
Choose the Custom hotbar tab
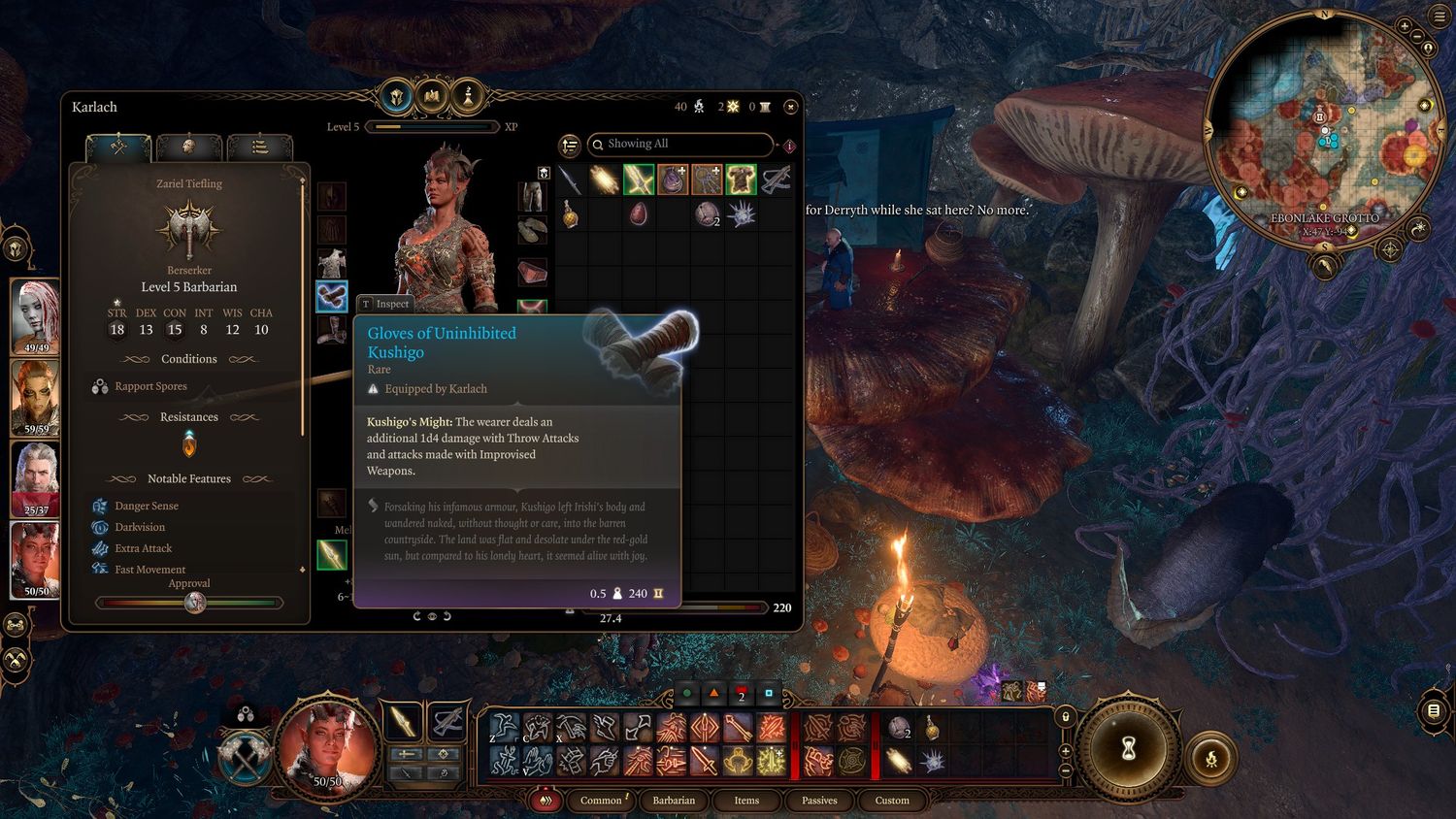tap(892, 801)
